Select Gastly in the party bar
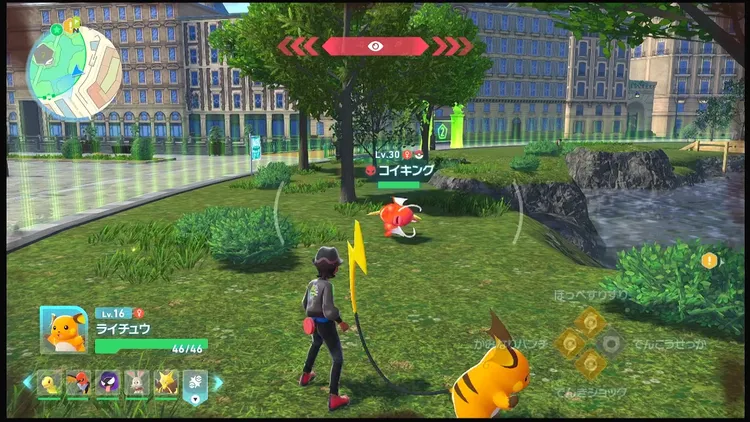 point(108,383)
